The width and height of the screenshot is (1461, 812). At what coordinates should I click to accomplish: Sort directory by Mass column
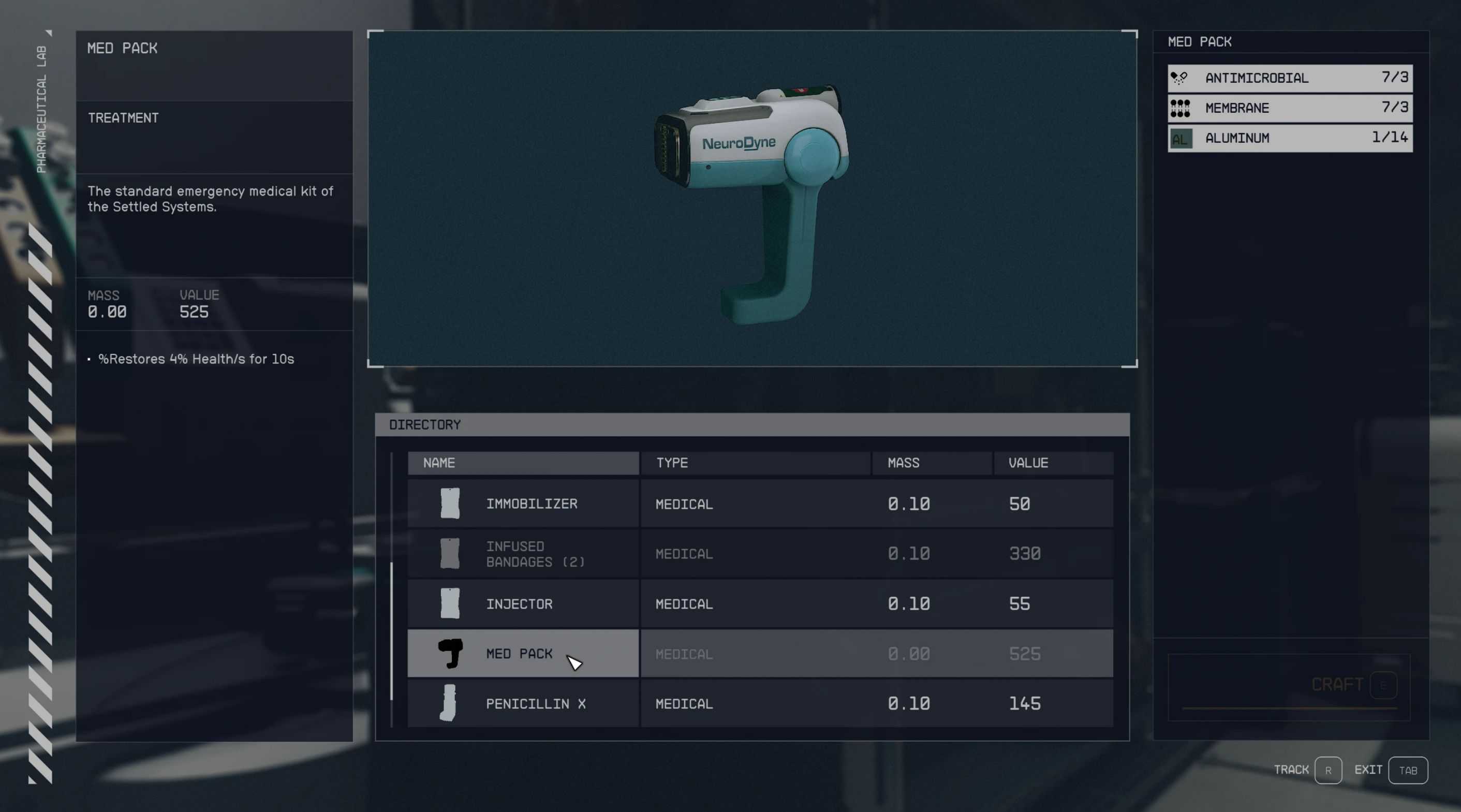(932, 463)
